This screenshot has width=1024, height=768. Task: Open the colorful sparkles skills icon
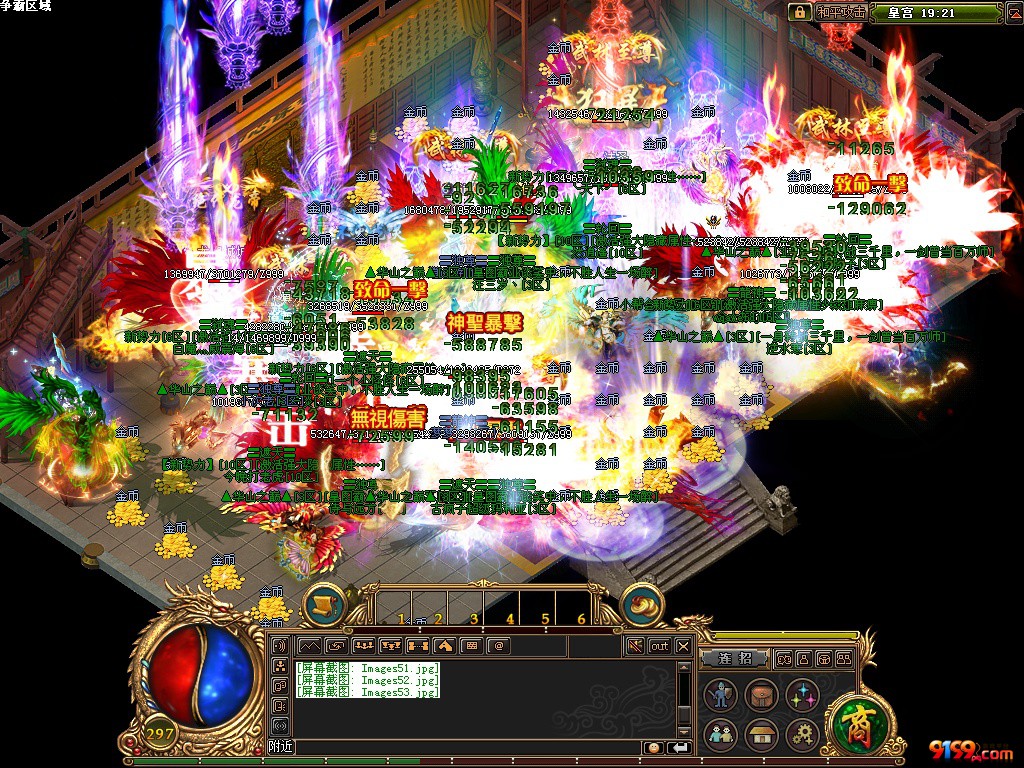click(801, 695)
